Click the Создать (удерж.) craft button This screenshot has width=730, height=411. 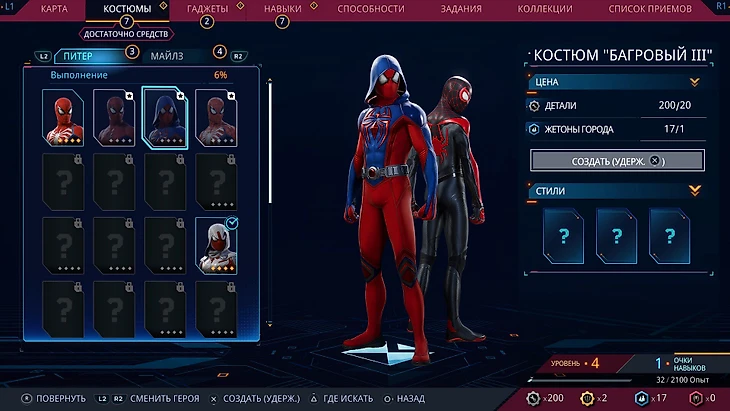coord(617,160)
